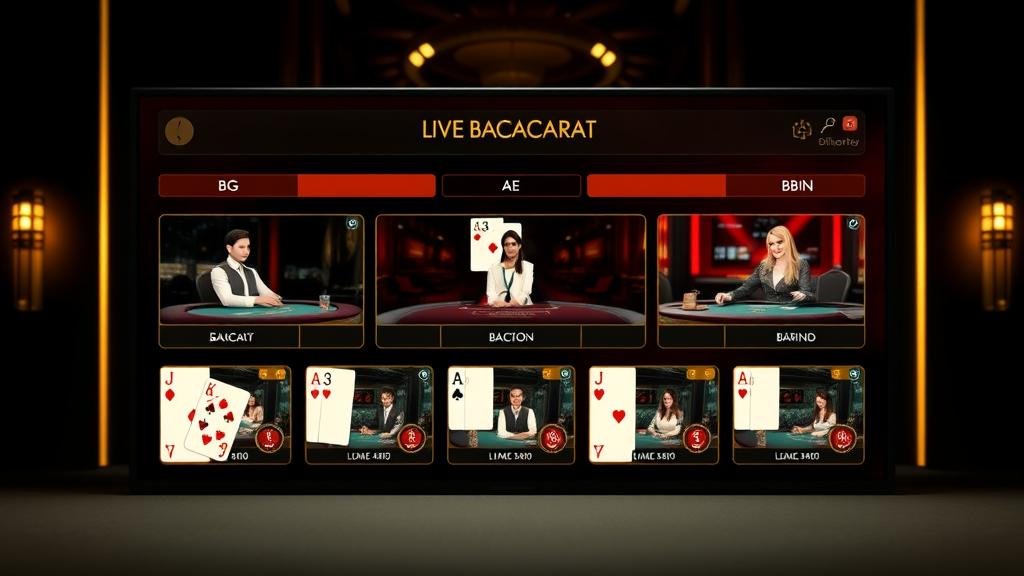
Task: Select the AE provider tab
Action: [511, 186]
